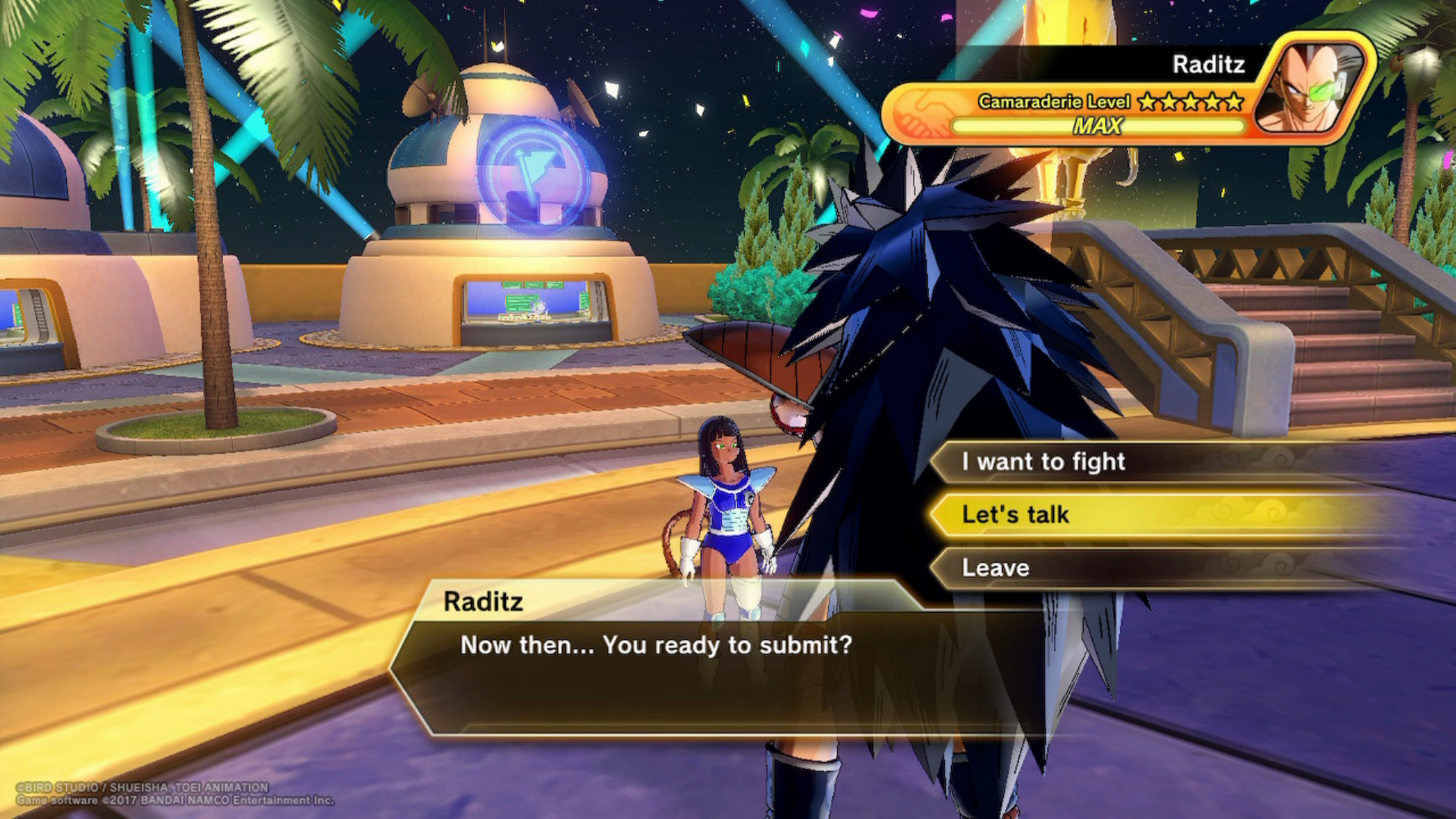Select the "Let's talk" dialogue choice
This screenshot has height=819, width=1456.
point(1016,515)
